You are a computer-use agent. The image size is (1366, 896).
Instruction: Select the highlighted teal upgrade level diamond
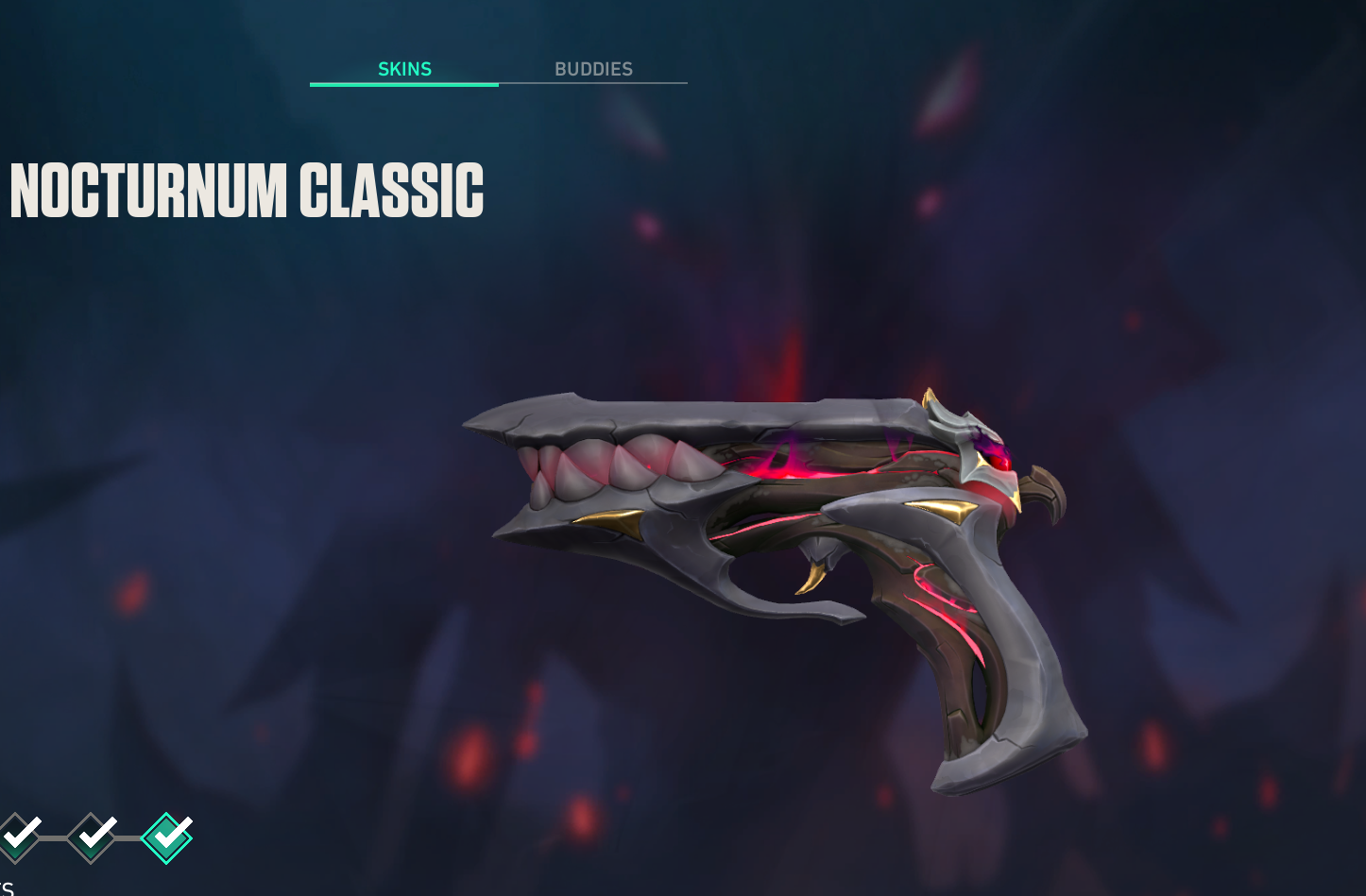pyautogui.click(x=166, y=837)
